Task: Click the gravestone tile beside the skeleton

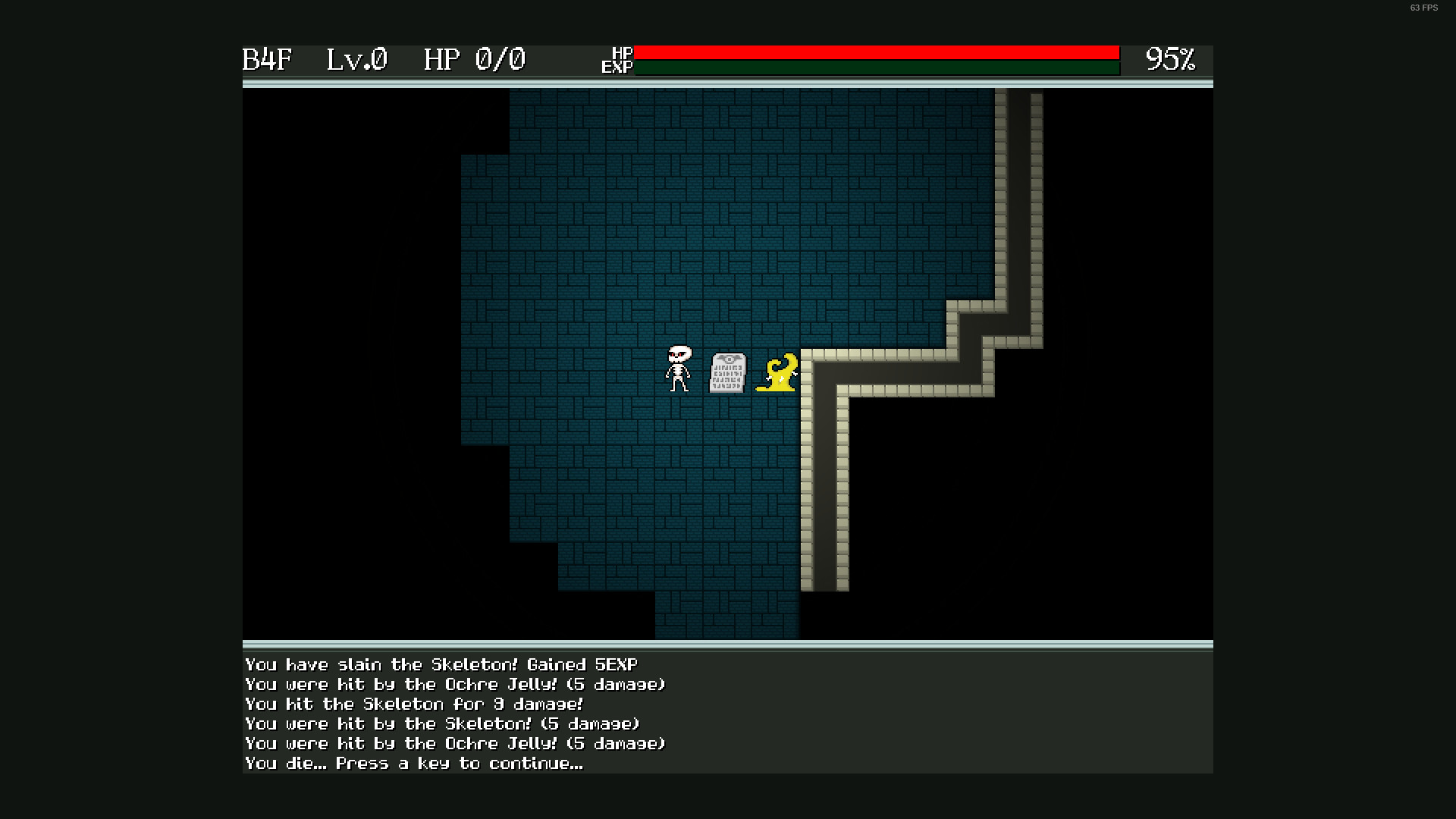Action: (x=728, y=373)
